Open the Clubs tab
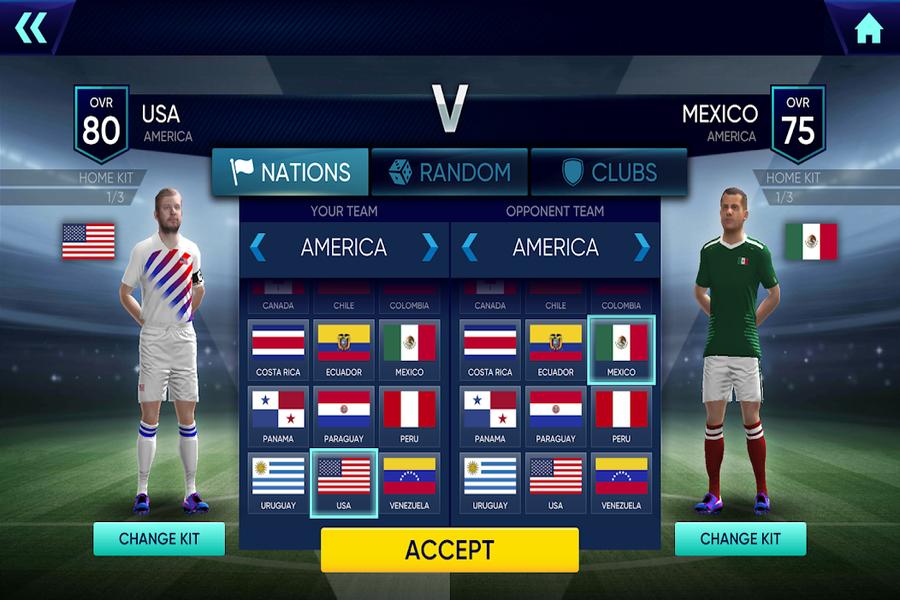900x600 pixels. tap(608, 172)
